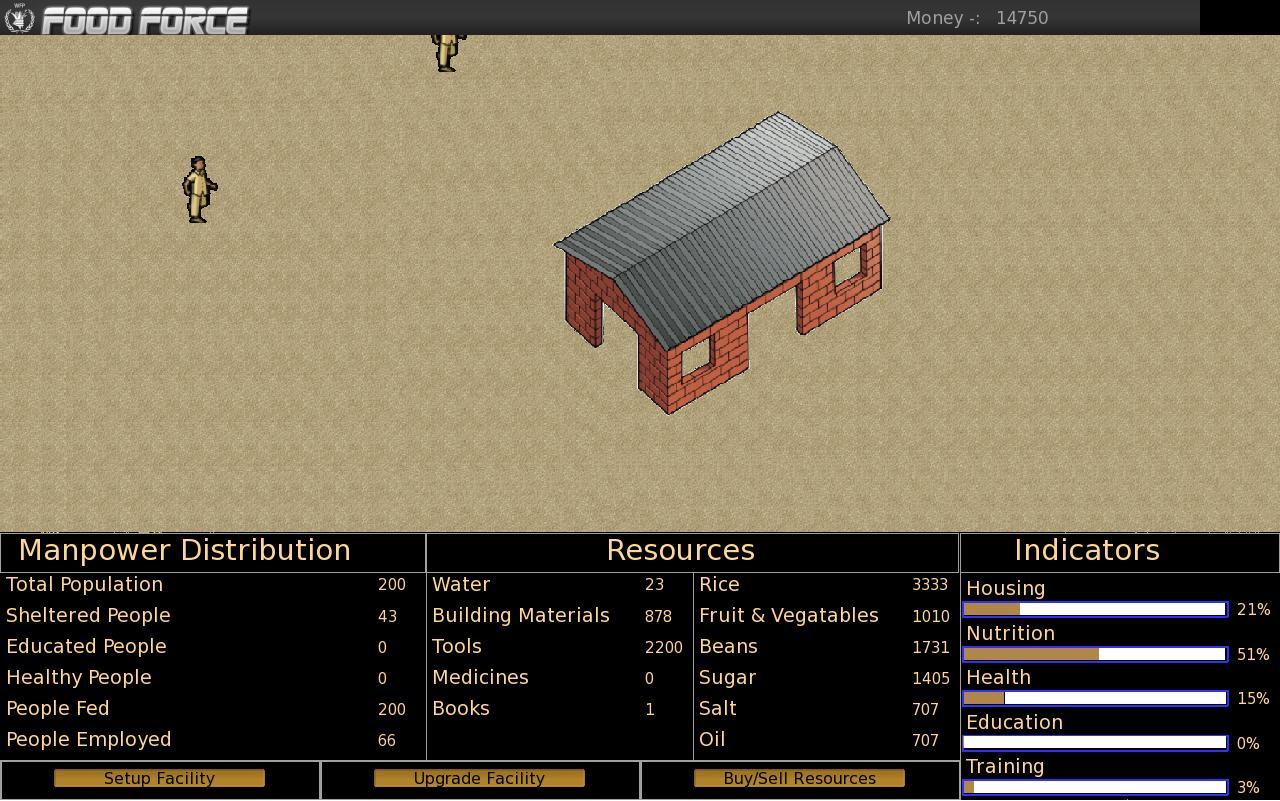The height and width of the screenshot is (801, 1280).
Task: Open Buy/Sell Resources window
Action: 799,778
